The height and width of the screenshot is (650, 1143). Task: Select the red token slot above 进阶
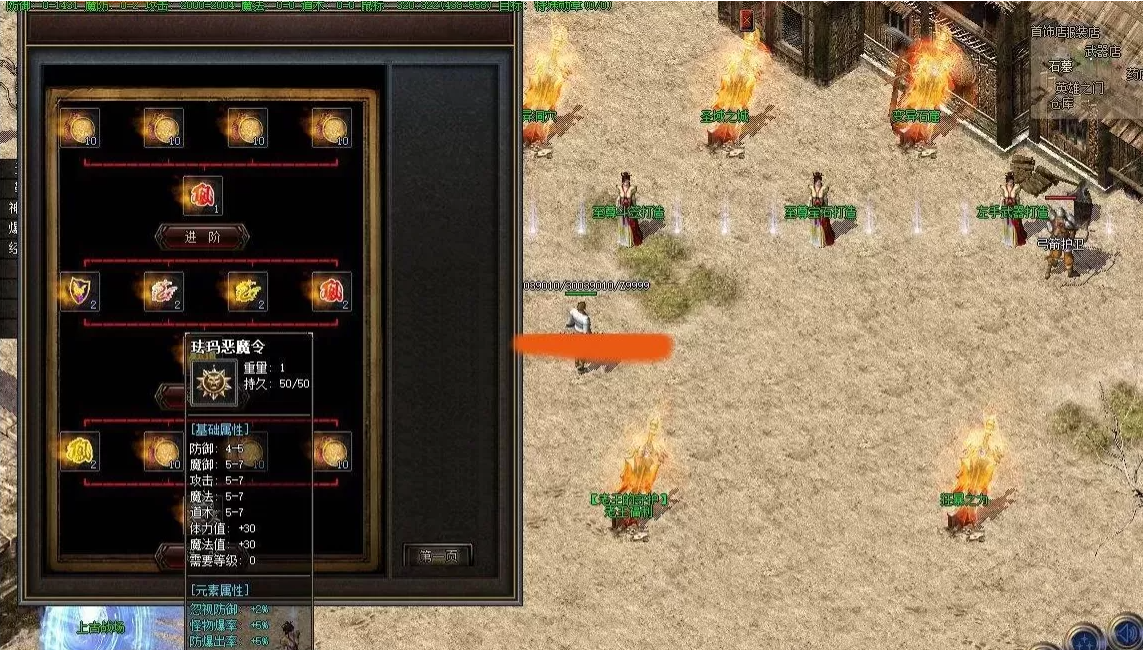pos(202,195)
